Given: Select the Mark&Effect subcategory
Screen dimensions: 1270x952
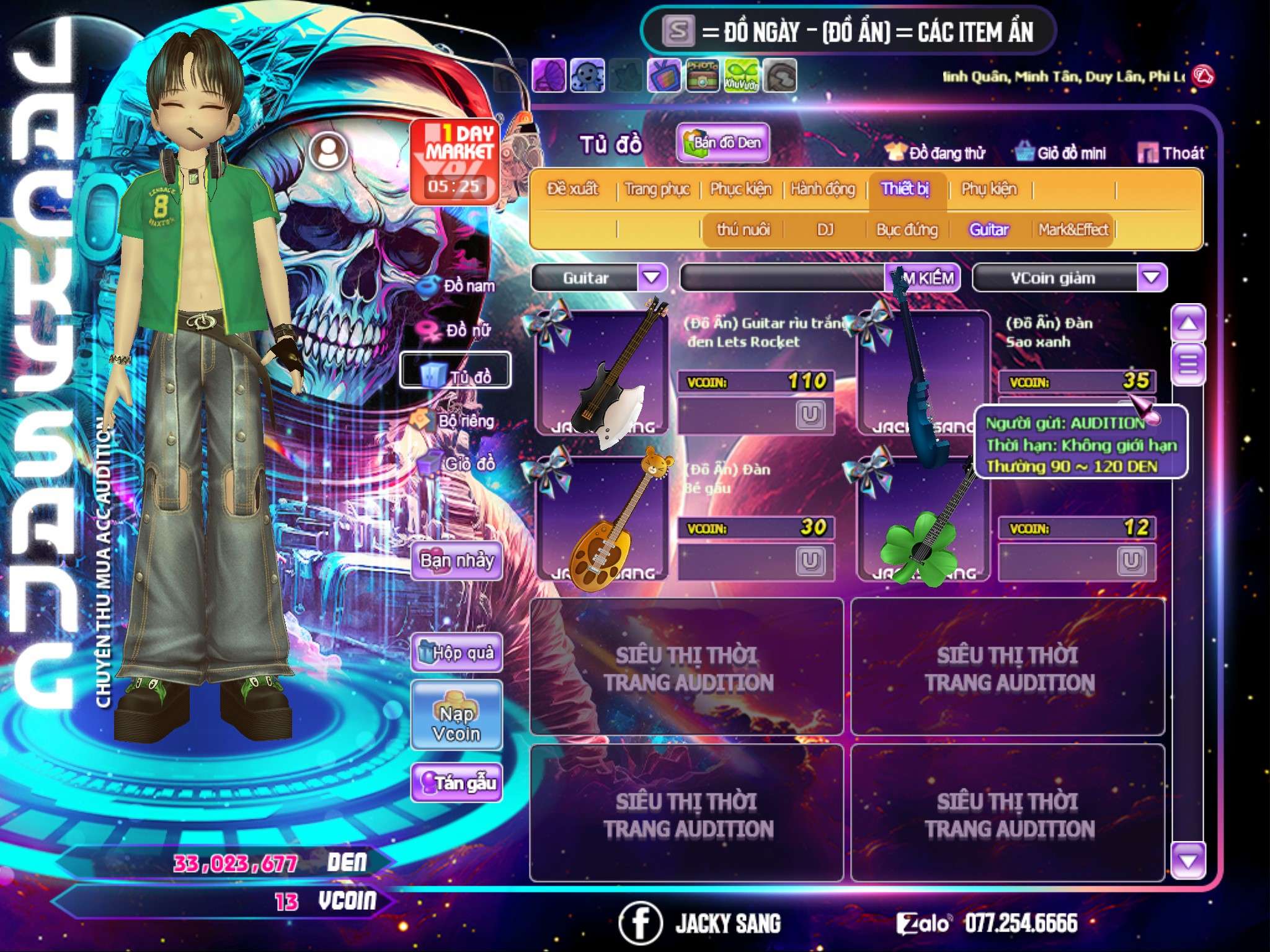Looking at the screenshot, I should click(x=1073, y=230).
